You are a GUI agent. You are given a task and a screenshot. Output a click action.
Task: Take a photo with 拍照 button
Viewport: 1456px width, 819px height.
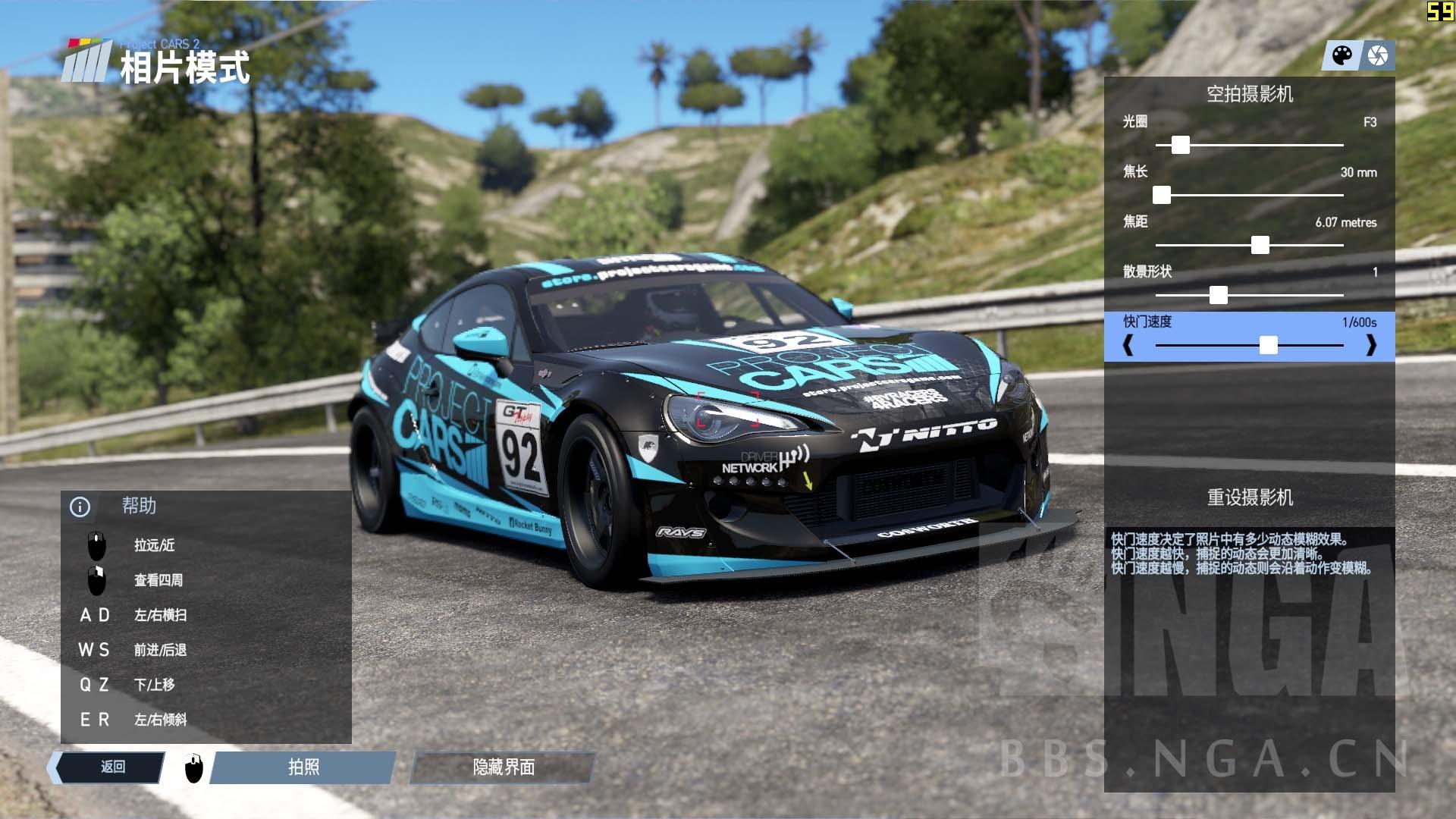(x=303, y=767)
